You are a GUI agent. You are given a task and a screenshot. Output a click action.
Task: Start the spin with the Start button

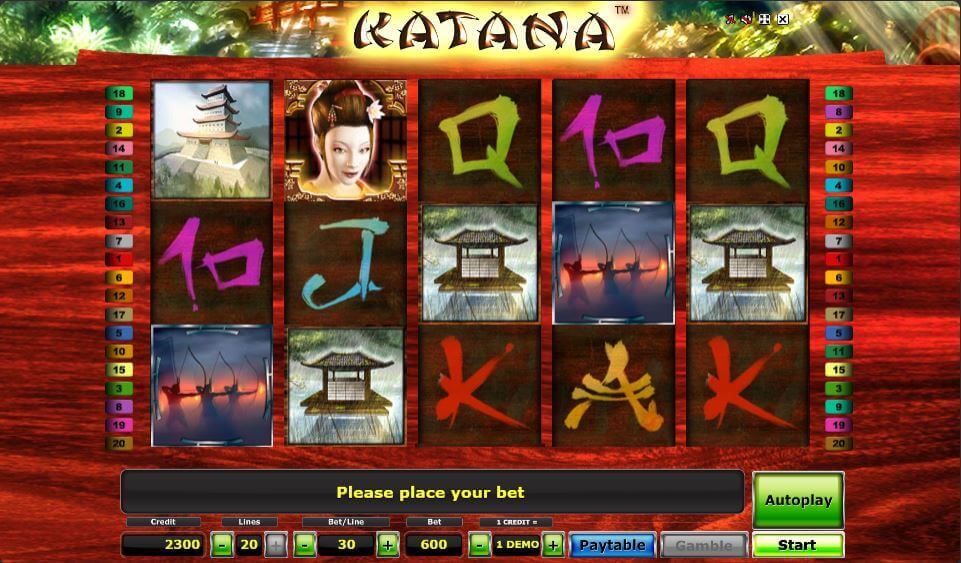[x=797, y=545]
